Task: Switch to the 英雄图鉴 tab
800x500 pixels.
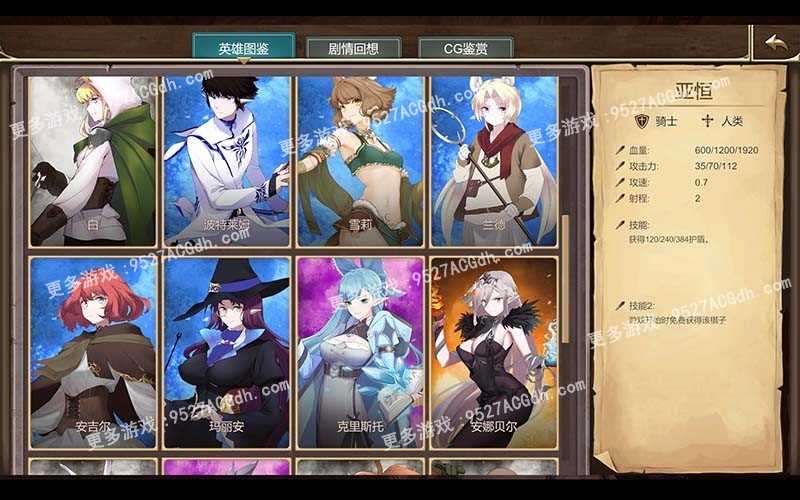Action: point(243,48)
